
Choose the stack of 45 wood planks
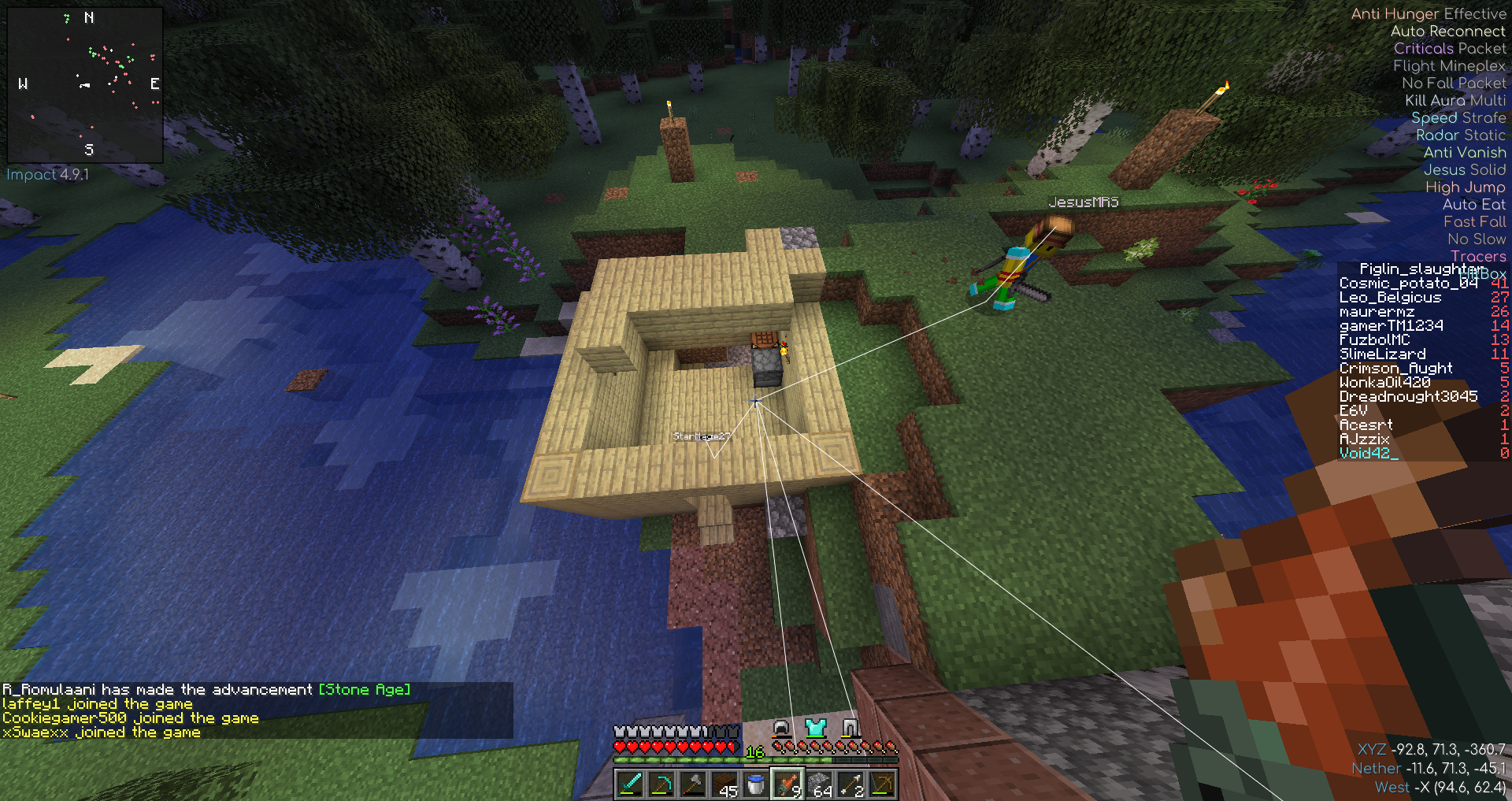(x=724, y=784)
